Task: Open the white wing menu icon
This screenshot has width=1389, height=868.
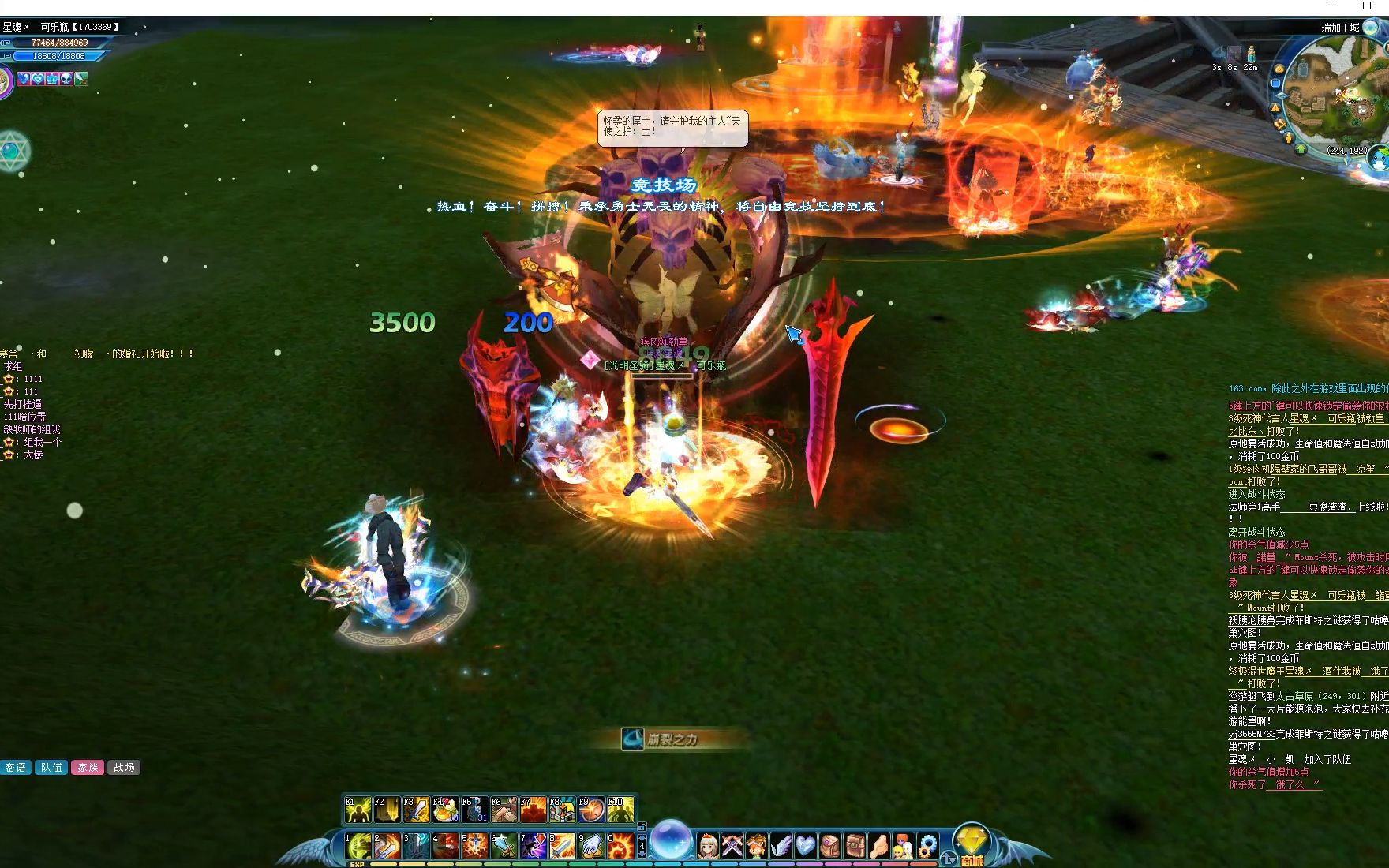Action: [x=781, y=846]
